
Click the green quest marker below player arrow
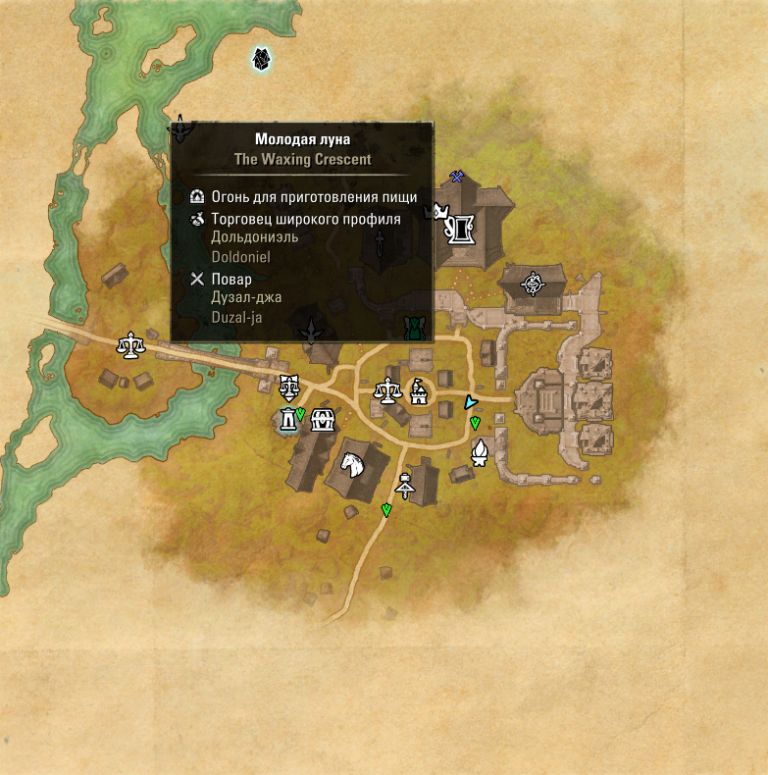point(475,424)
